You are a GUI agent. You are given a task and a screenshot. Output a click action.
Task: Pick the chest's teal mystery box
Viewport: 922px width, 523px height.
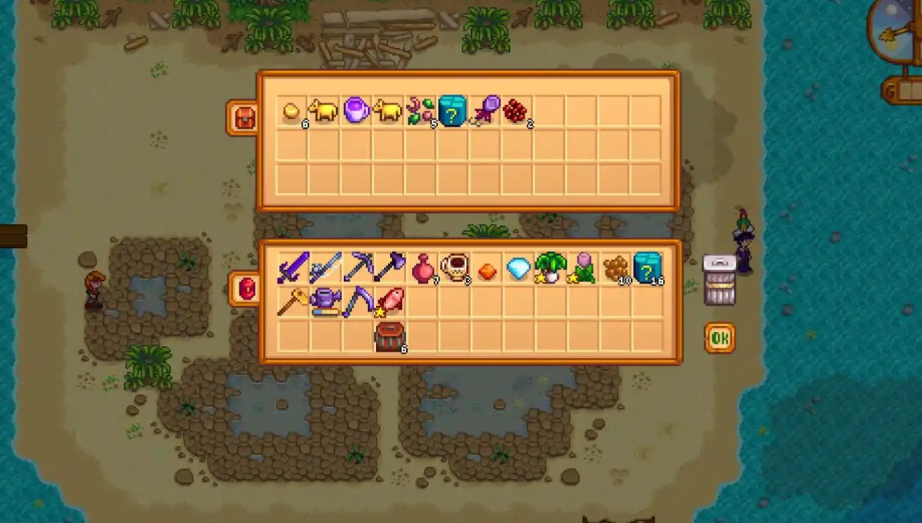click(x=453, y=110)
